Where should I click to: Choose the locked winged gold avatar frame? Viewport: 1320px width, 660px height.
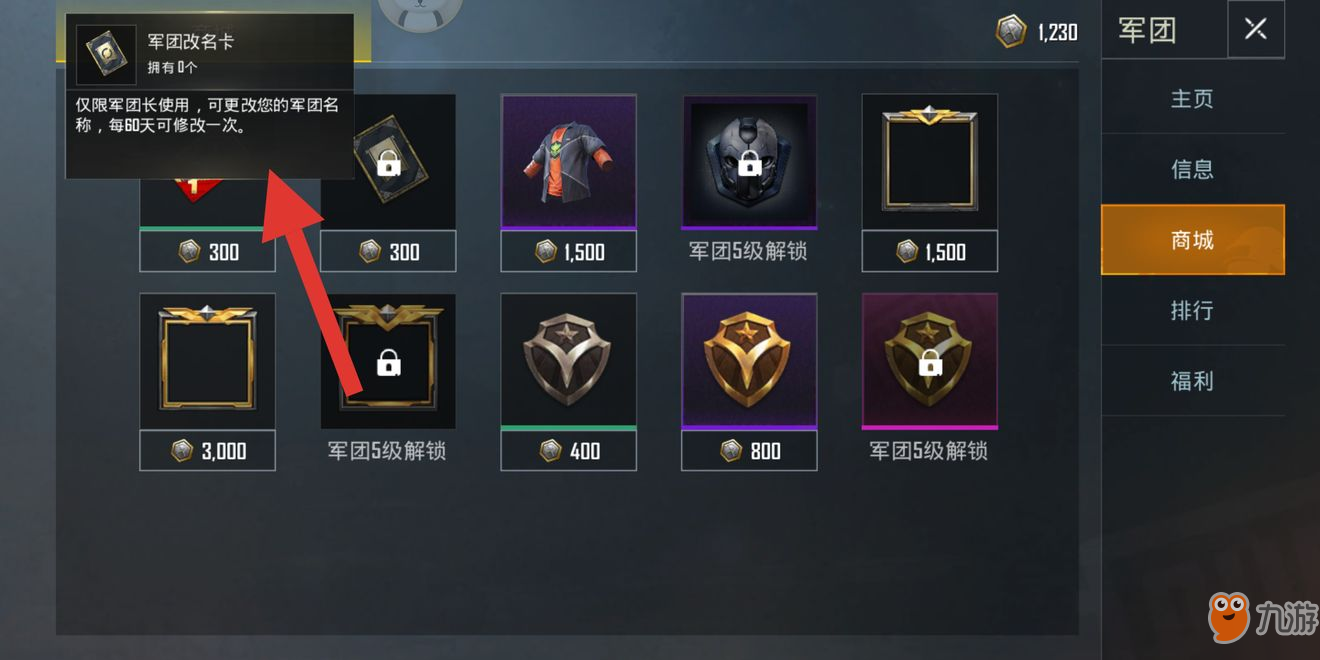pos(388,362)
